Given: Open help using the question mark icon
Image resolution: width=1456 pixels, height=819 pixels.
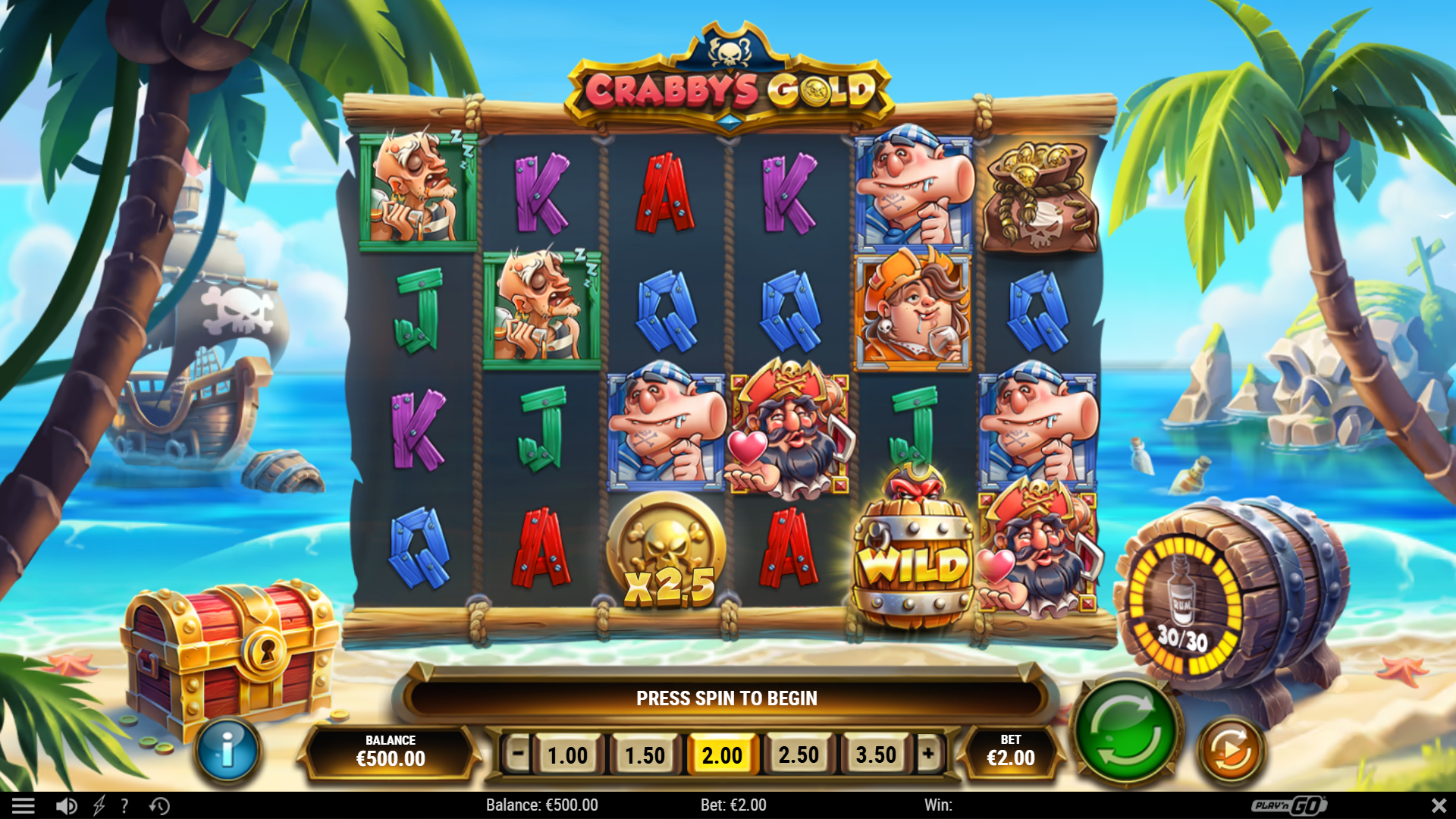Looking at the screenshot, I should [125, 805].
